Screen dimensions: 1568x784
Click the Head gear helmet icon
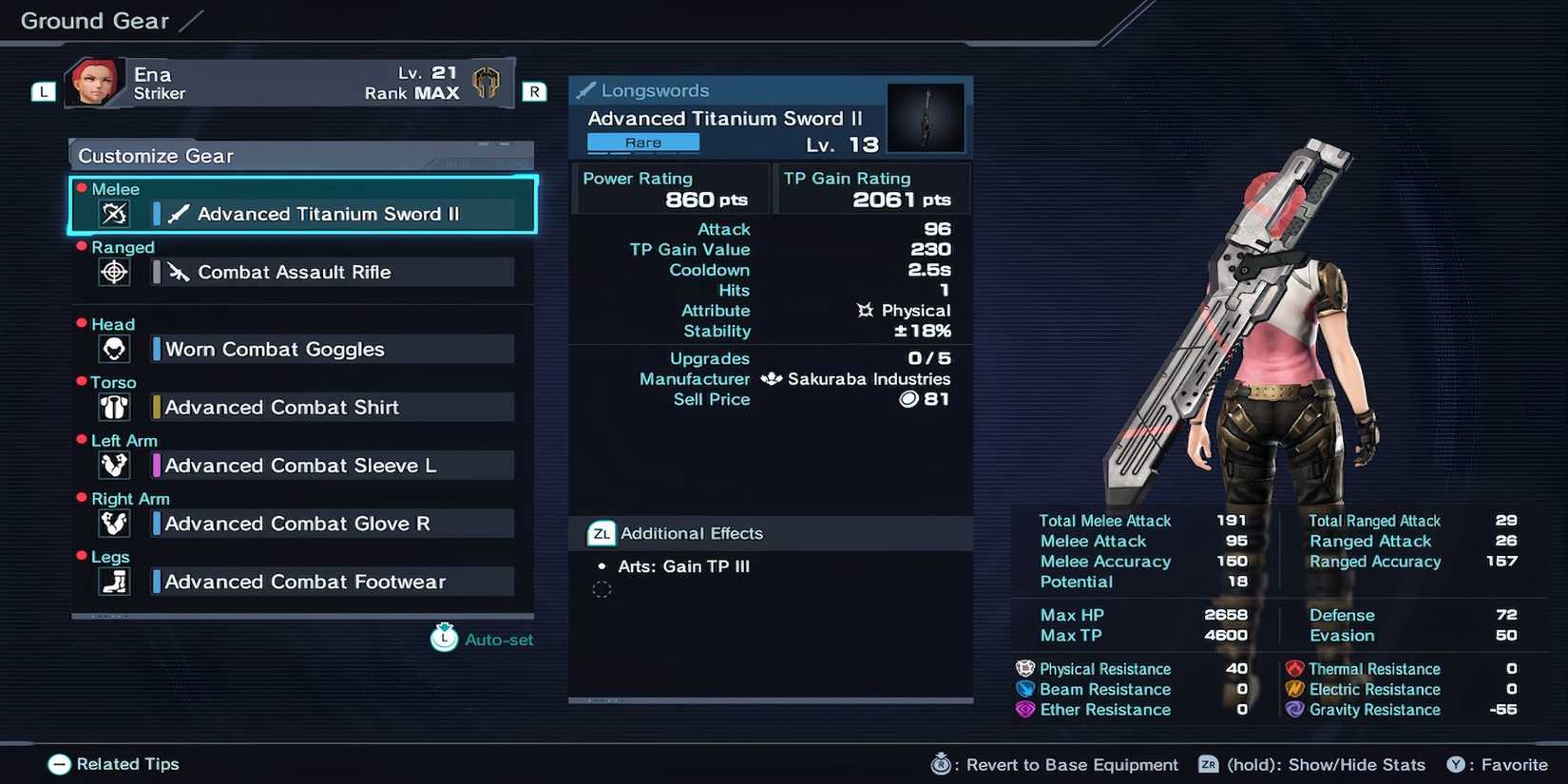[113, 349]
